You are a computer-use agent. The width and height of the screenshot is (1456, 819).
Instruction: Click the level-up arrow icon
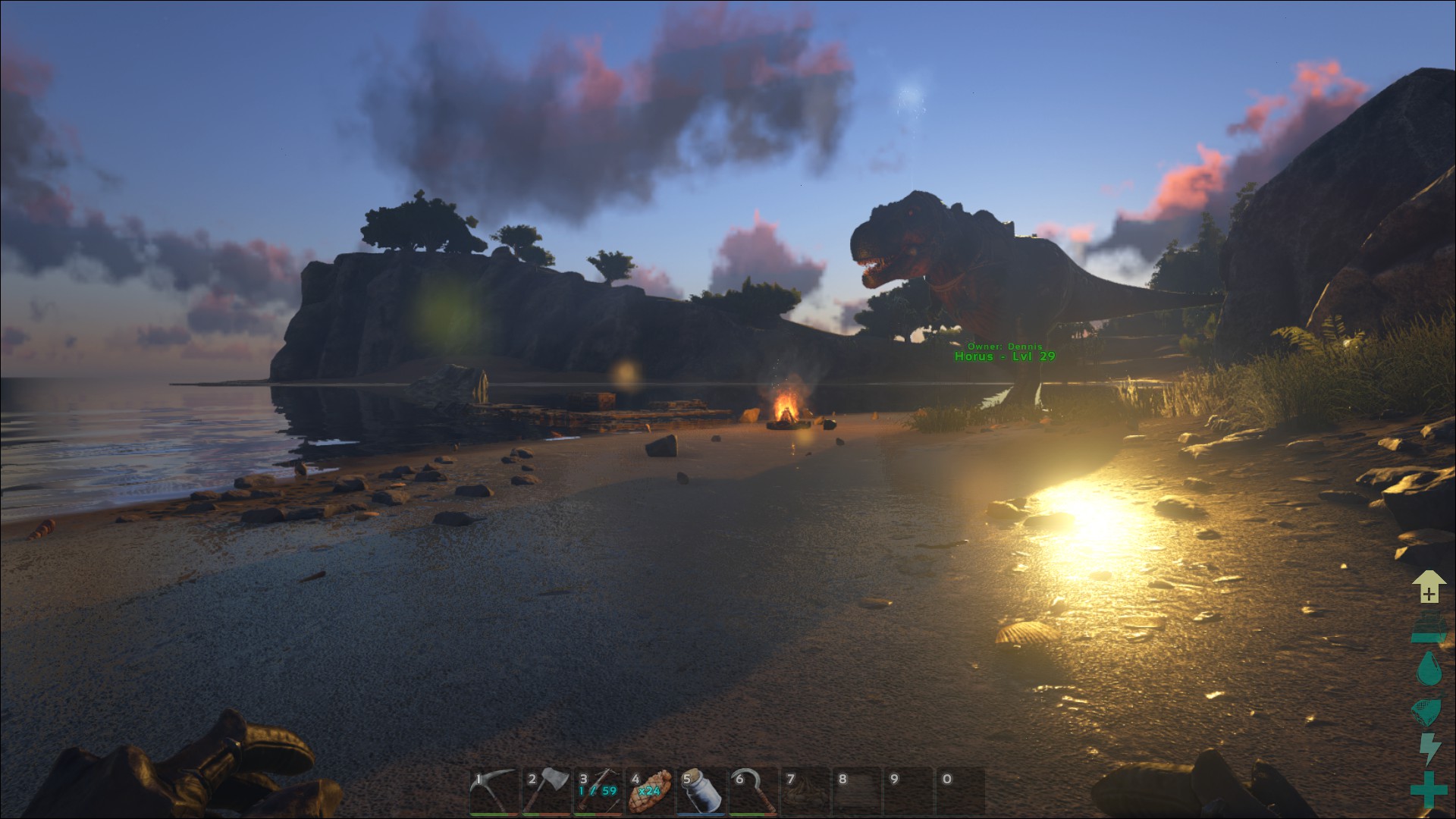(1429, 587)
